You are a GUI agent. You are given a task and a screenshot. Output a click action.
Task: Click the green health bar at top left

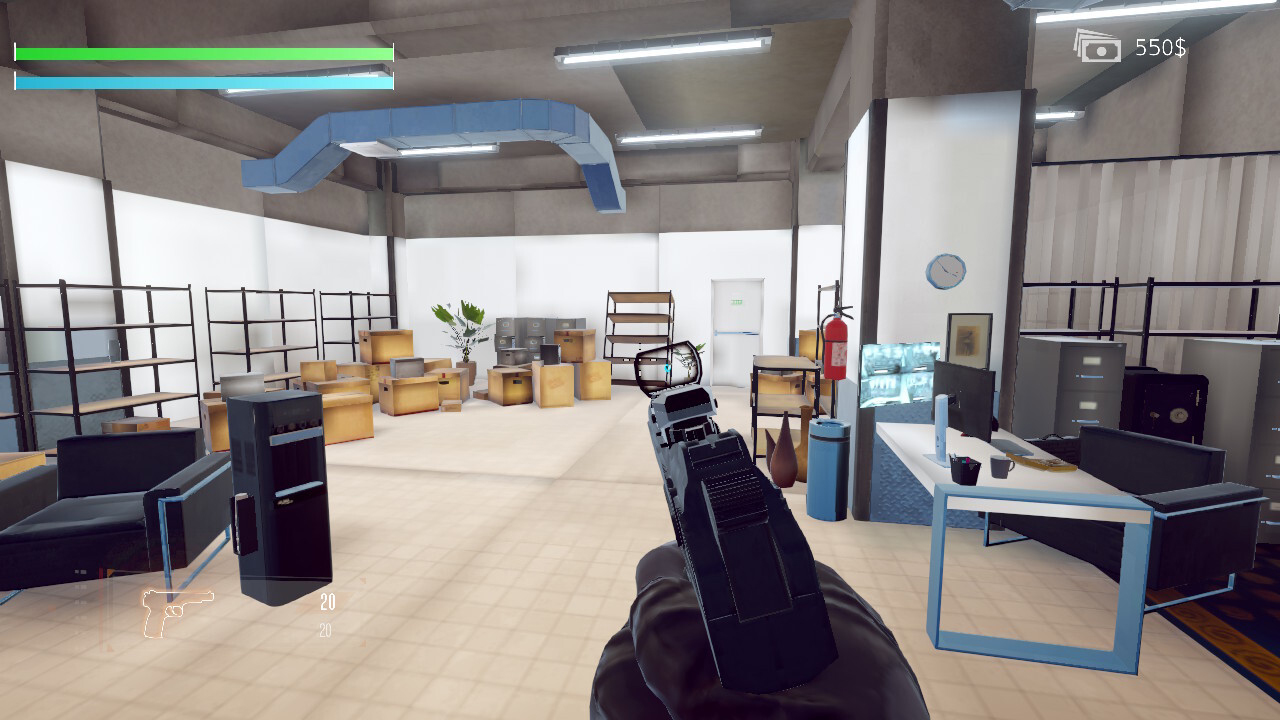[200, 53]
